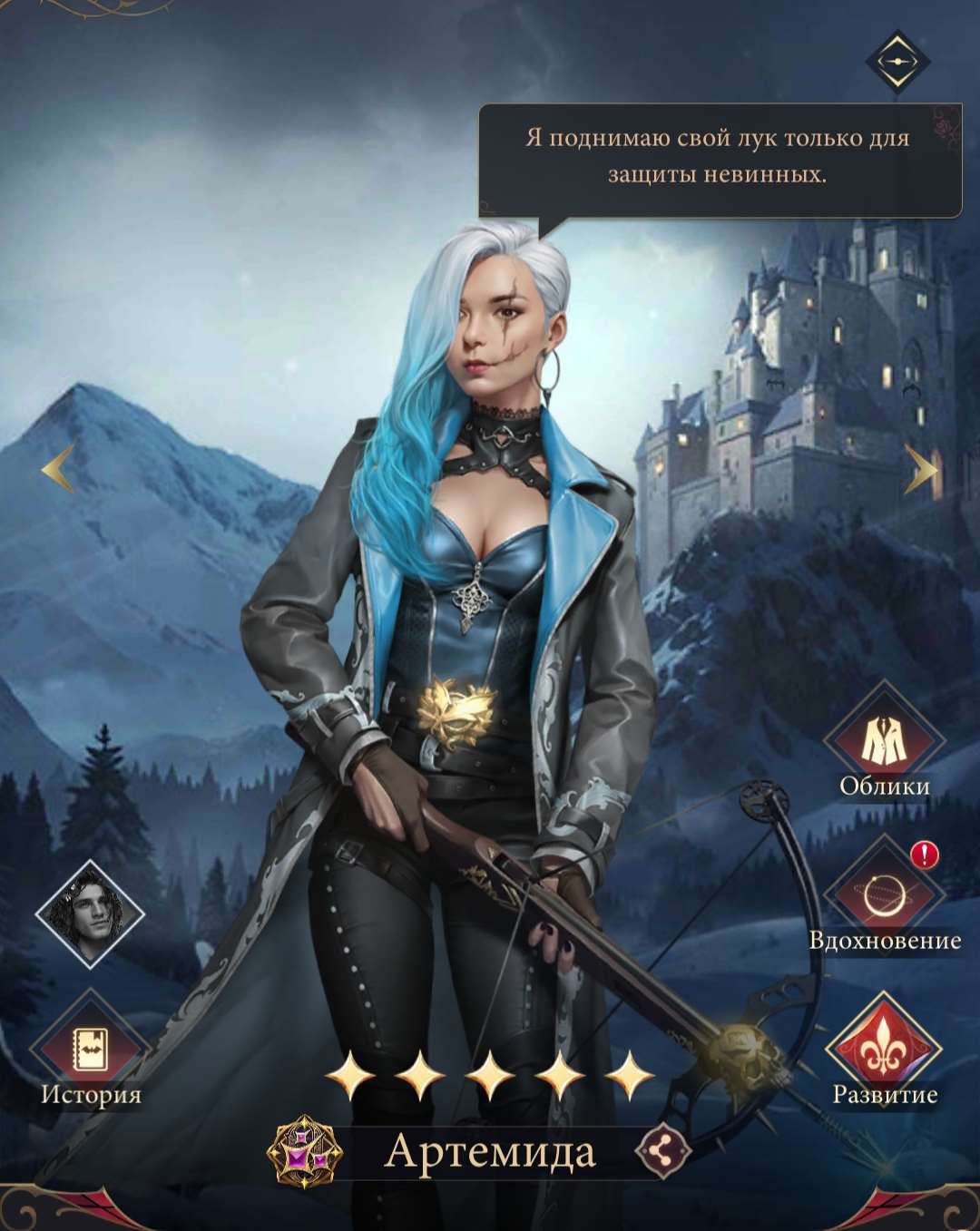The image size is (980, 1231).
Task: Click the share icon beside Артемида
Action: click(663, 1151)
